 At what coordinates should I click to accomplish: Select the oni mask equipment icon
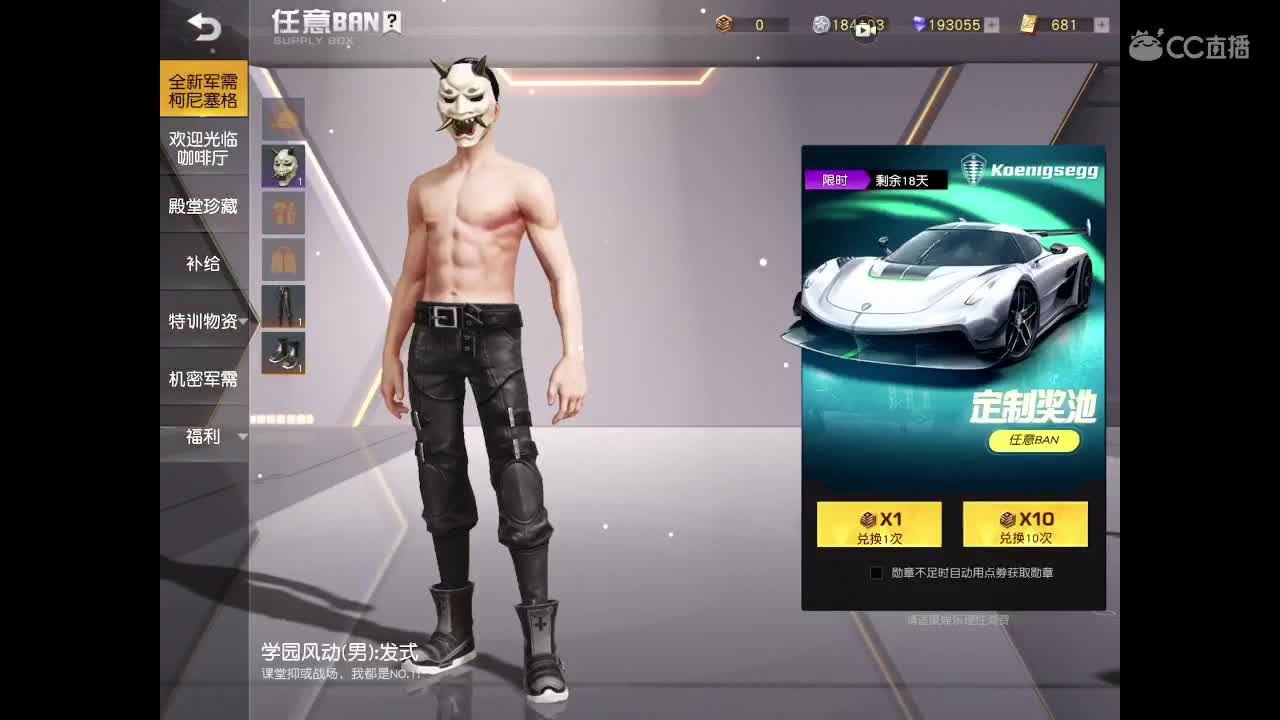pyautogui.click(x=283, y=165)
